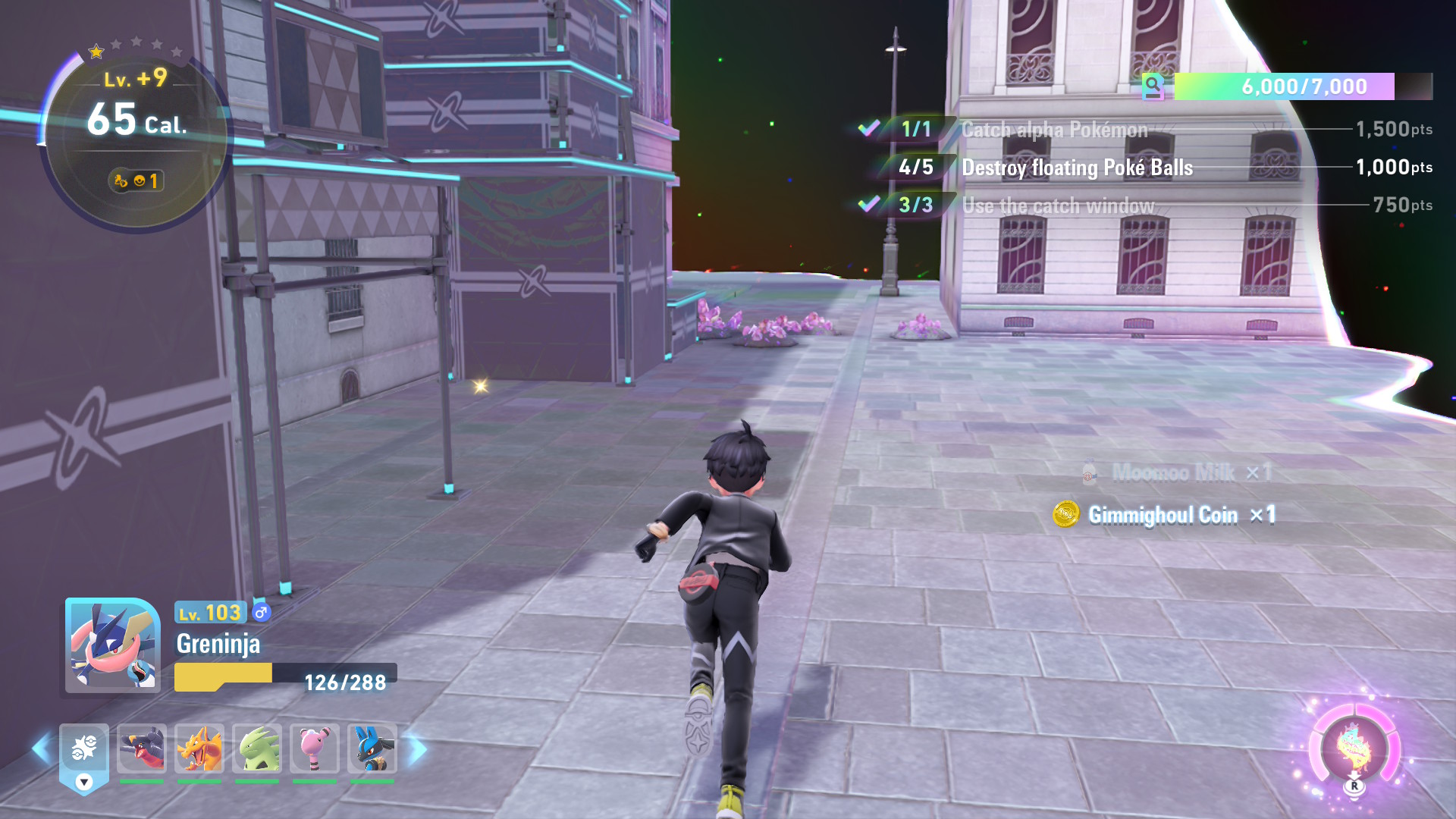
Task: Open the research points magnifier icon
Action: coord(1153,86)
